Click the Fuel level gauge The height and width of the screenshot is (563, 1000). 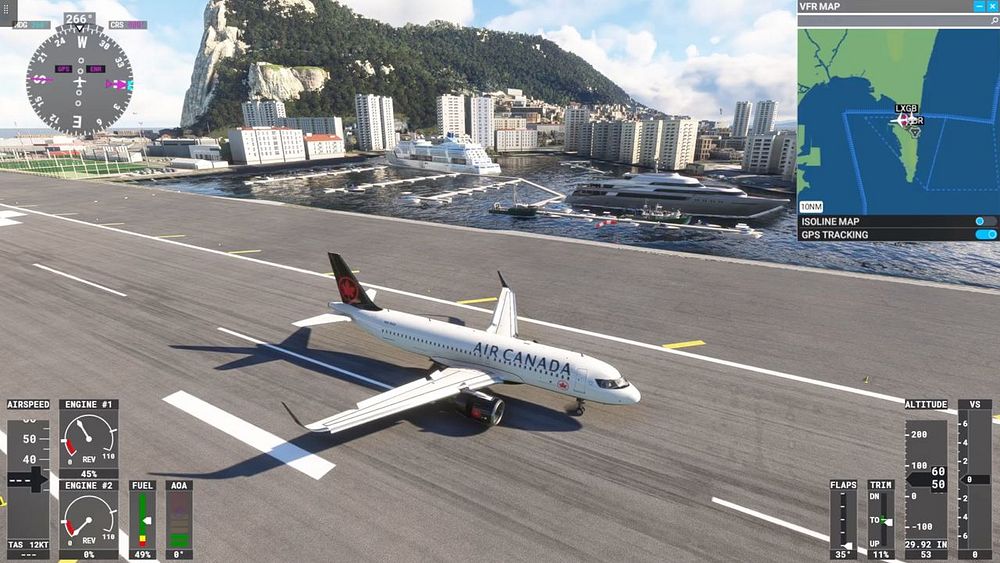point(142,519)
